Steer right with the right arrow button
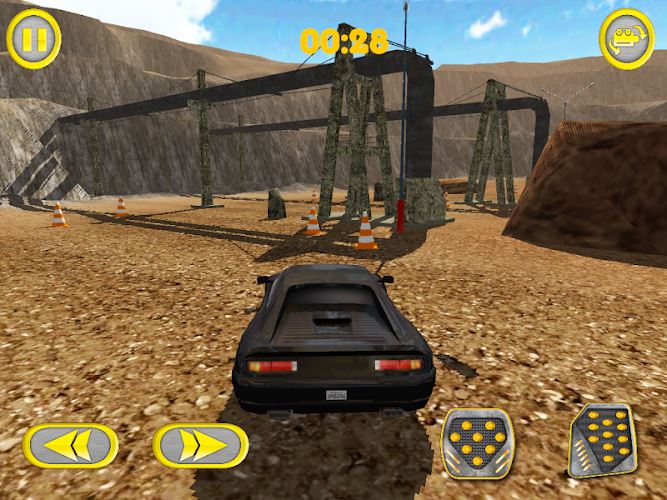The height and width of the screenshot is (500, 667). click(201, 446)
